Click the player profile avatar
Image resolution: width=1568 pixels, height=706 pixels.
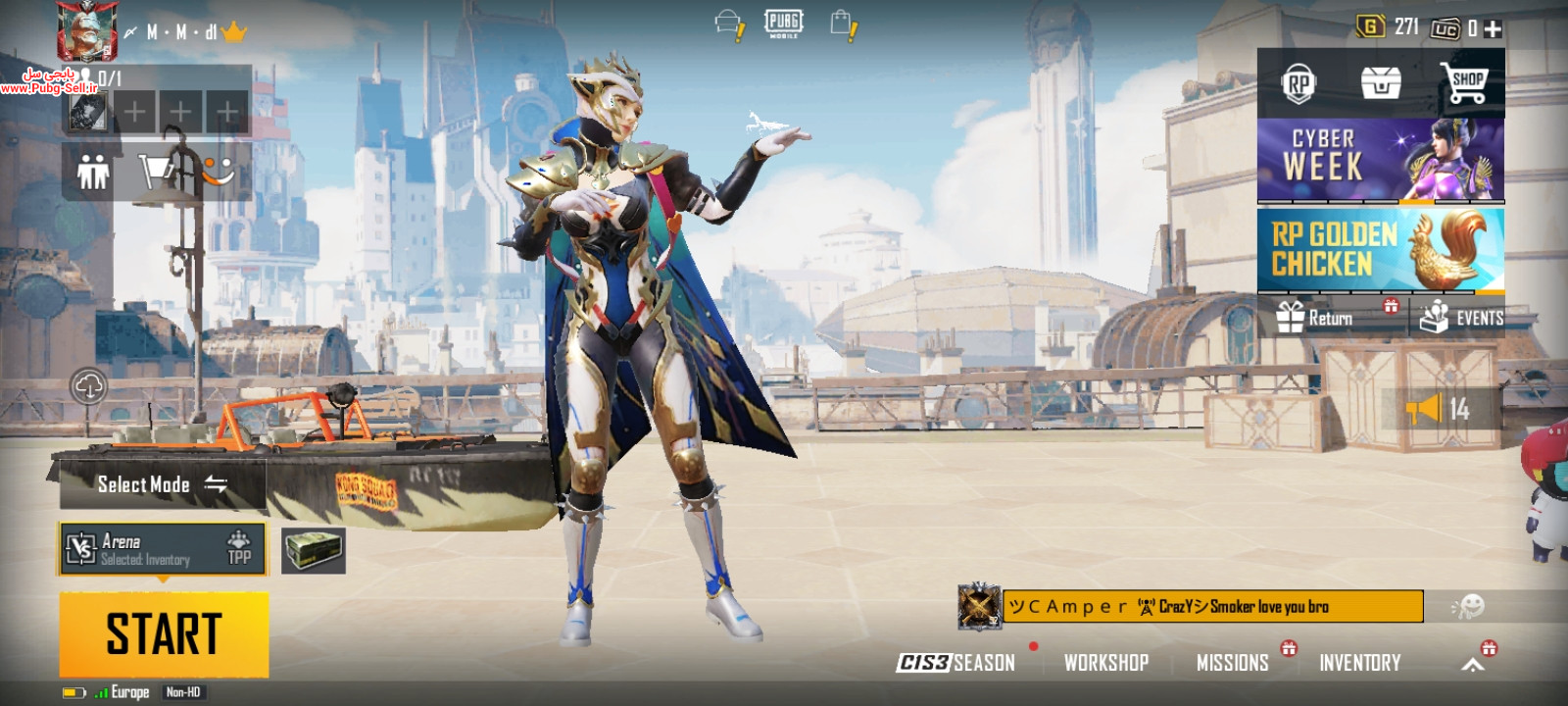[87, 30]
